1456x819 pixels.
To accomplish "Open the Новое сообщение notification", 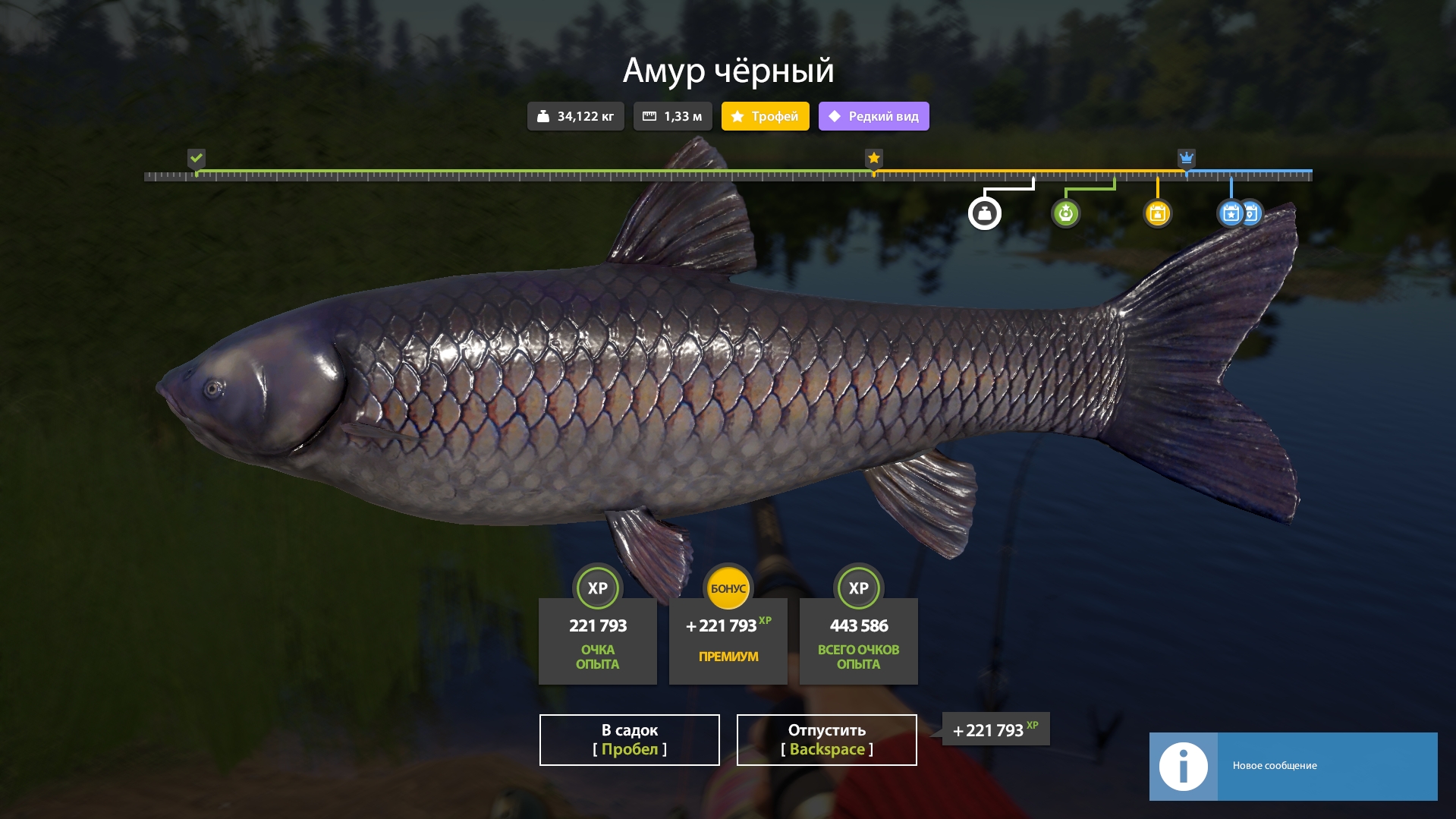I will 1293,766.
